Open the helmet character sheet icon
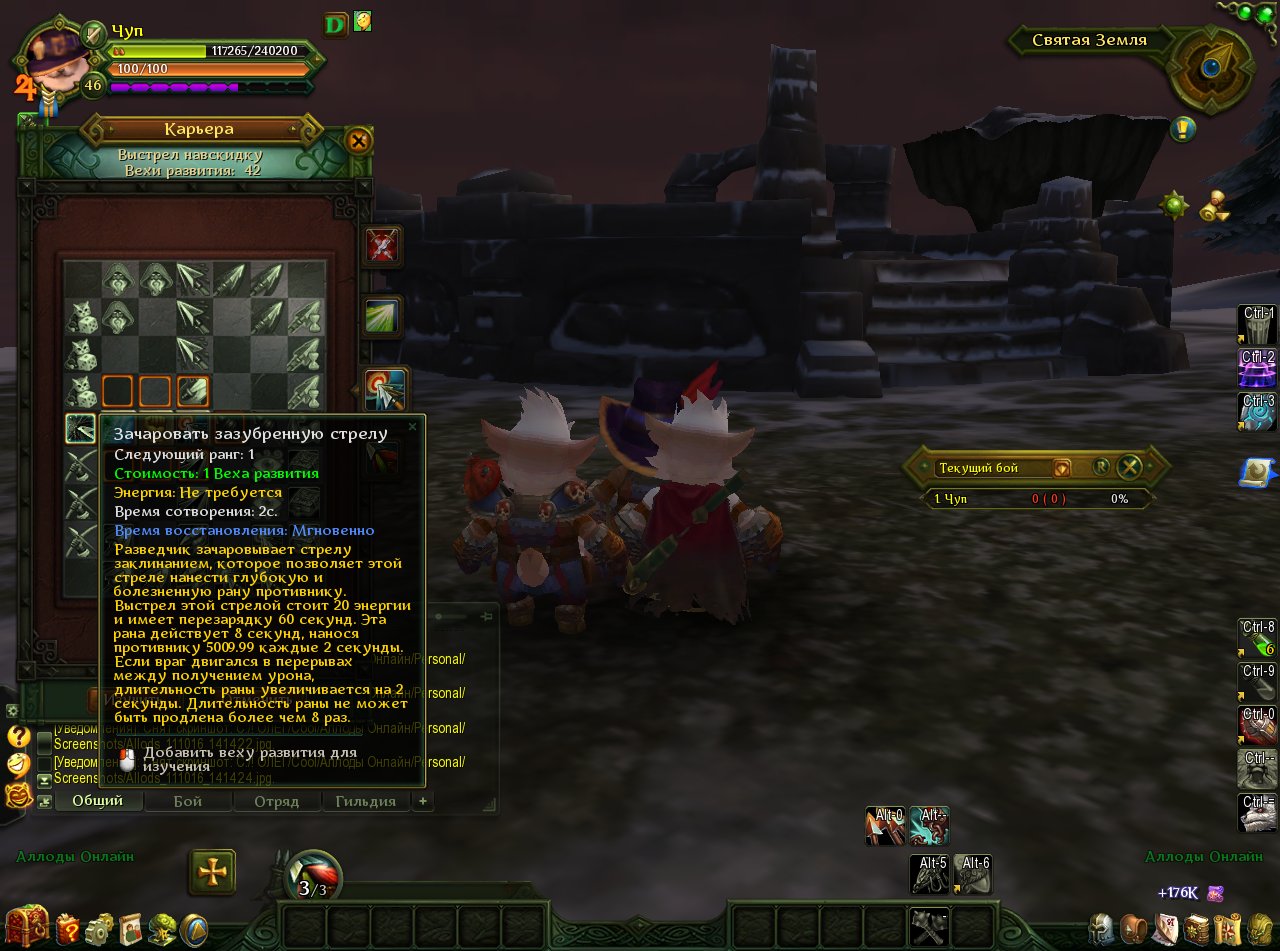Image resolution: width=1280 pixels, height=951 pixels. [1102, 929]
